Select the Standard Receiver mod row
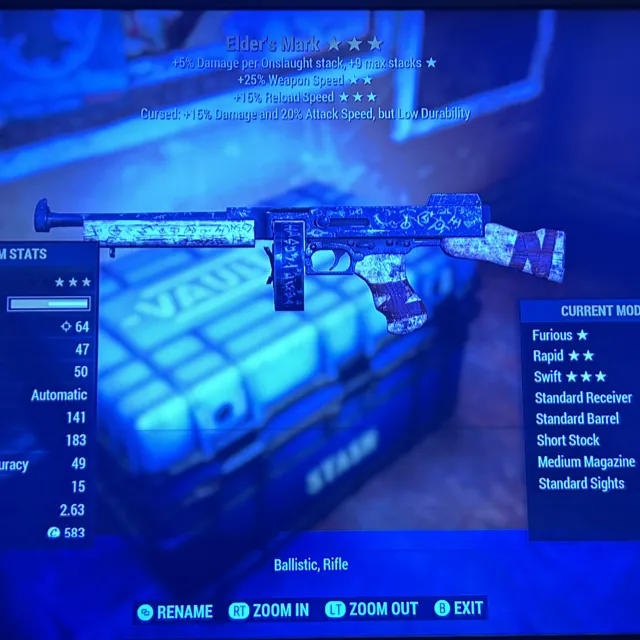 (x=584, y=398)
